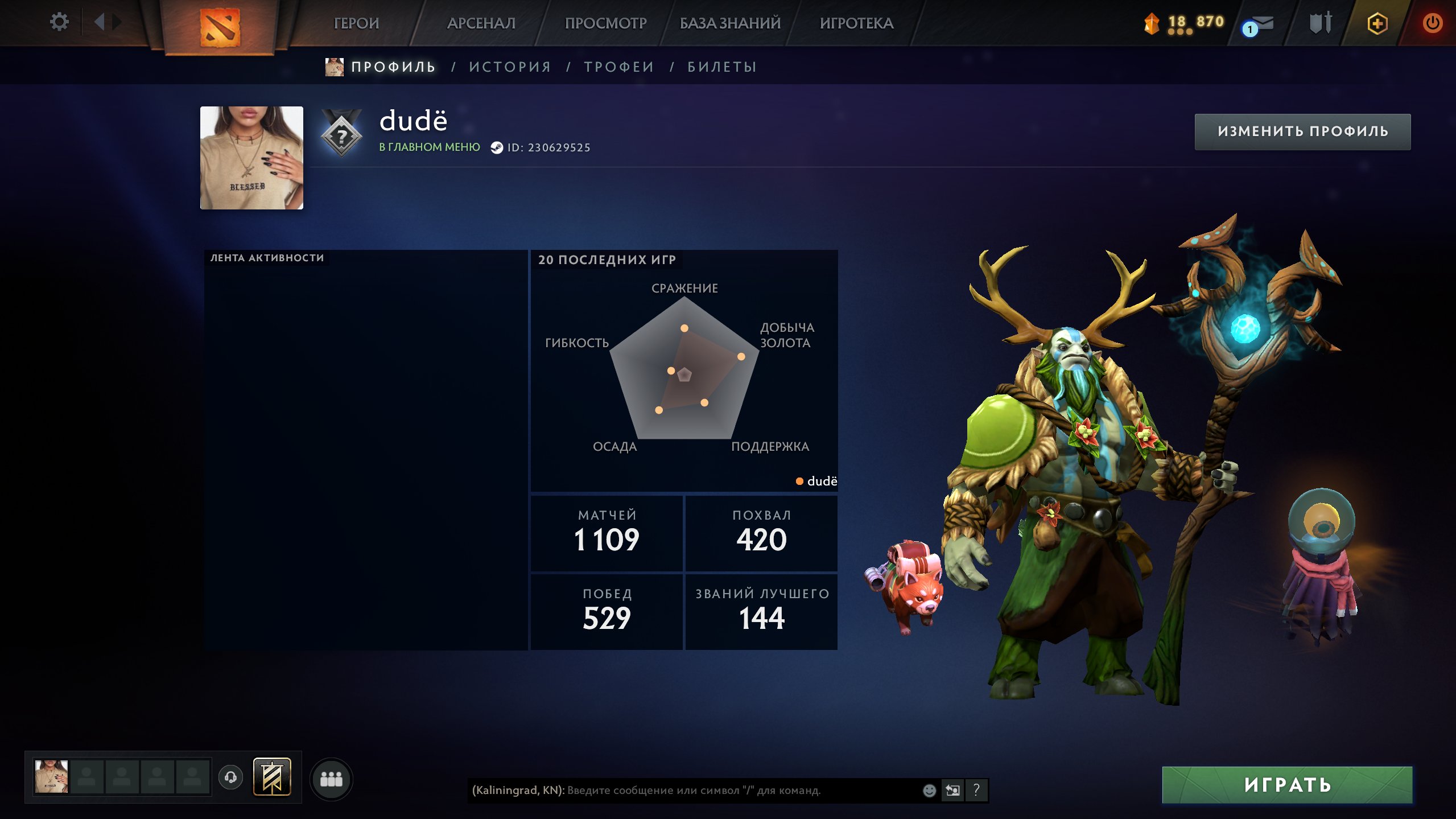The height and width of the screenshot is (819, 1456).
Task: Open БАЗА ЗНАНИЙ learn section
Action: tap(730, 23)
